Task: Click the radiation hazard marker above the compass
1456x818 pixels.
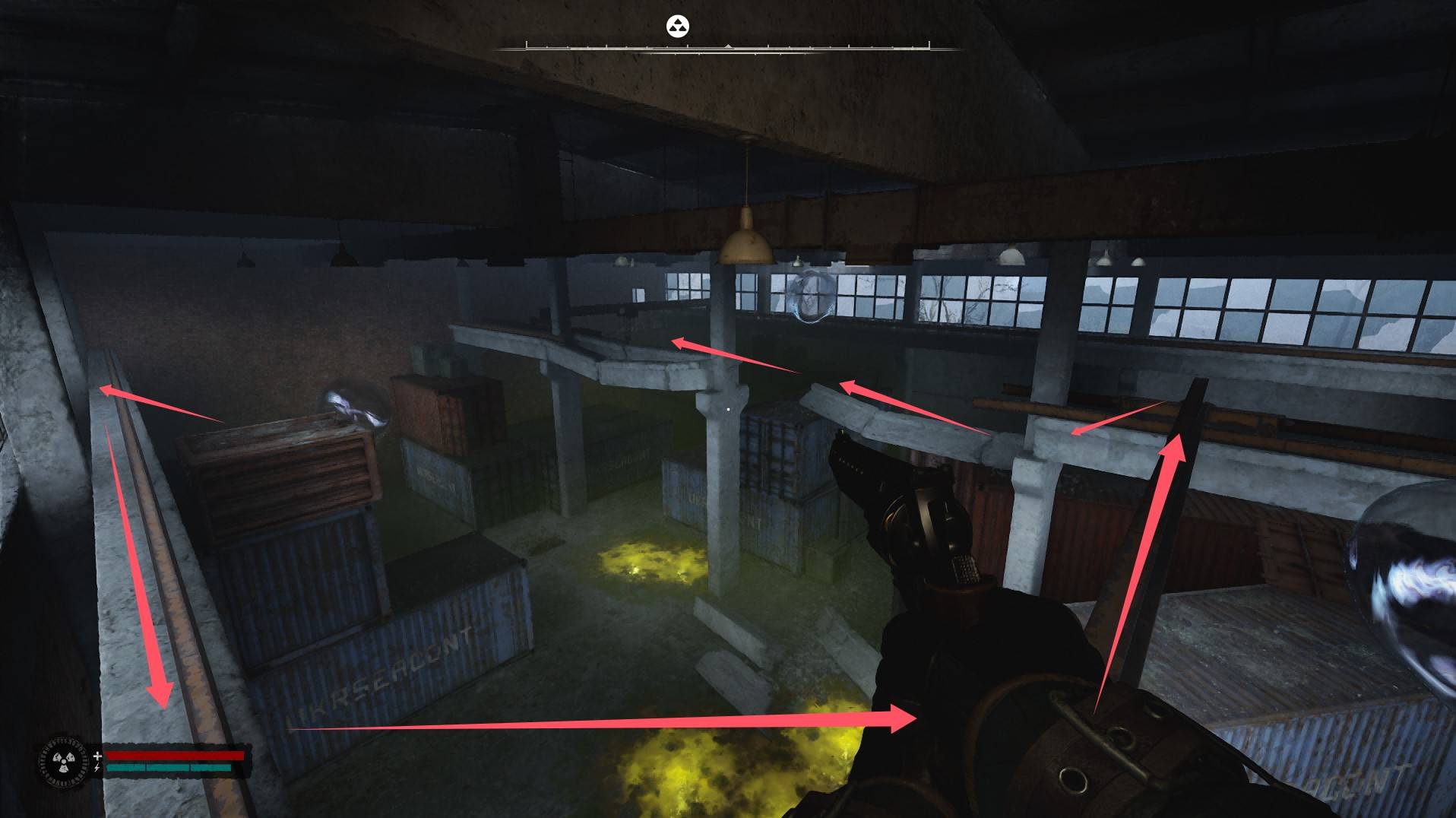Action: point(677,27)
